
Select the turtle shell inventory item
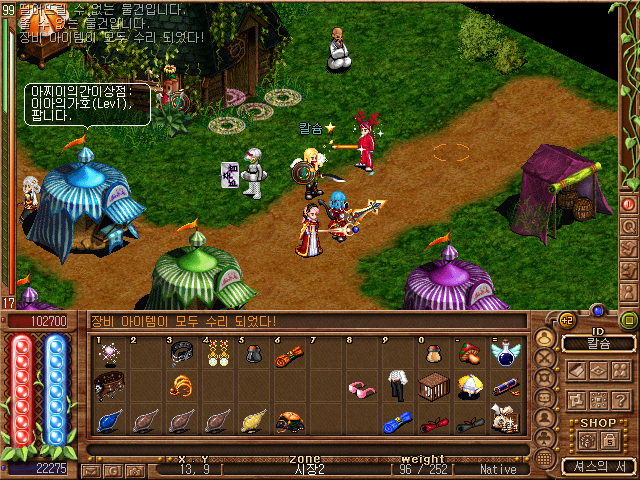coord(290,422)
